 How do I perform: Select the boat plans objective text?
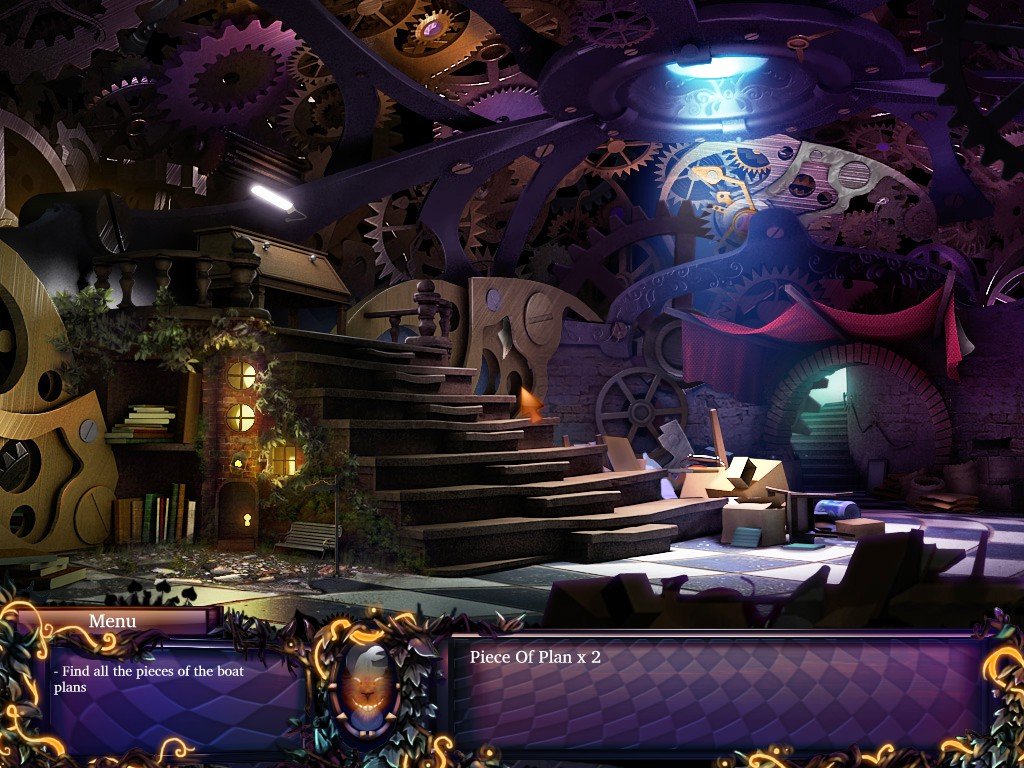148,679
